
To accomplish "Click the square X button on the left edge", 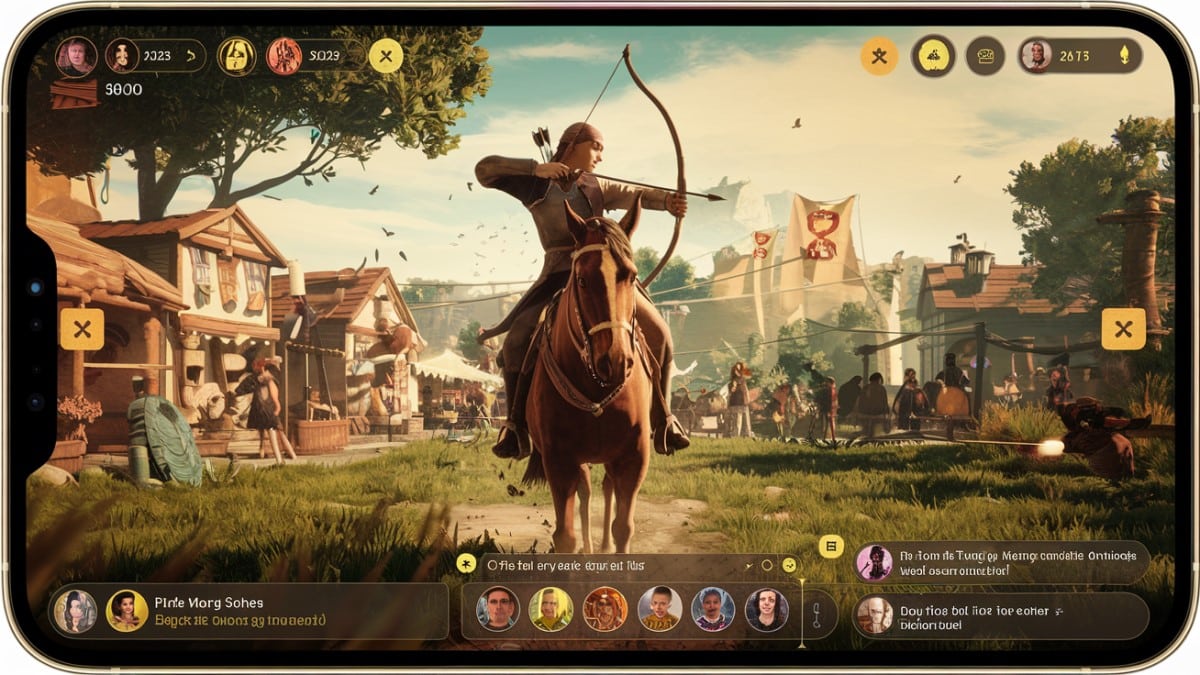I will (82, 329).
